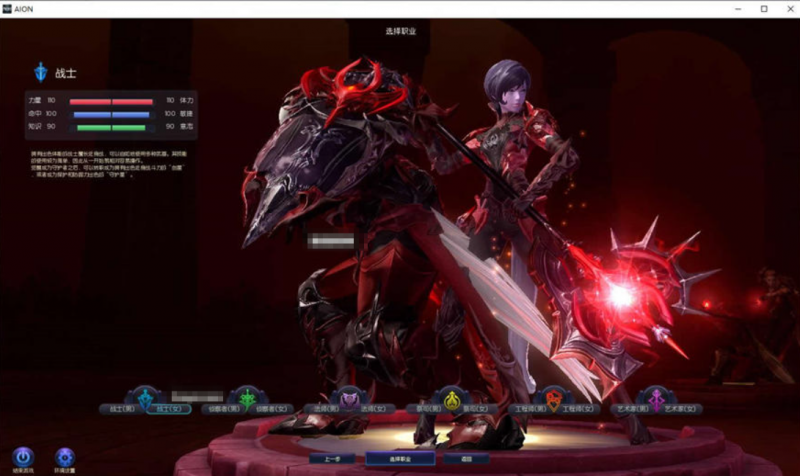Quit via the 结束游戏 power icon
800x476 pixels.
(x=22, y=458)
